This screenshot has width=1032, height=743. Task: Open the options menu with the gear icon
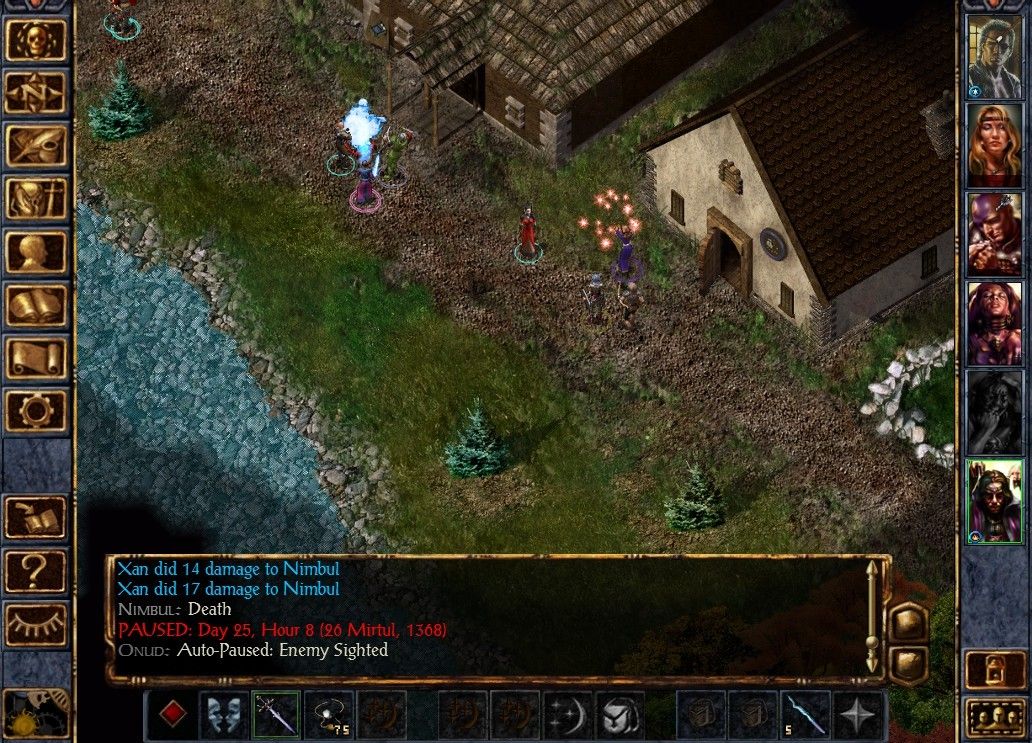(x=36, y=411)
